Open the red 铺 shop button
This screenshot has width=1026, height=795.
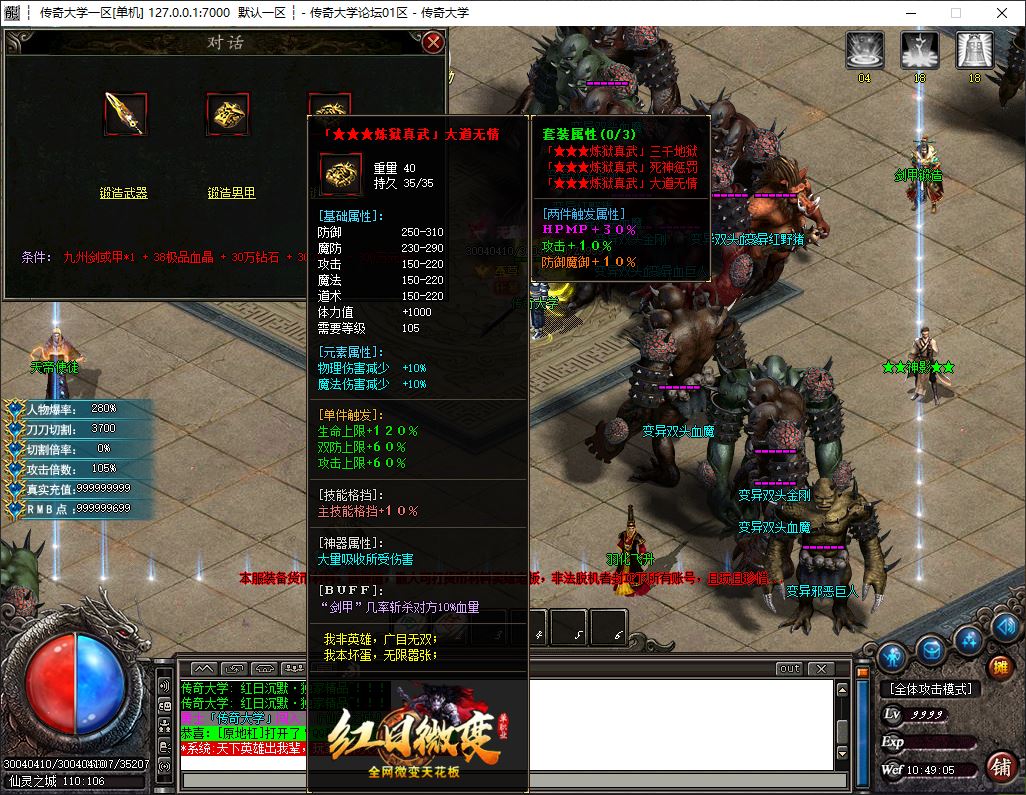[x=999, y=766]
